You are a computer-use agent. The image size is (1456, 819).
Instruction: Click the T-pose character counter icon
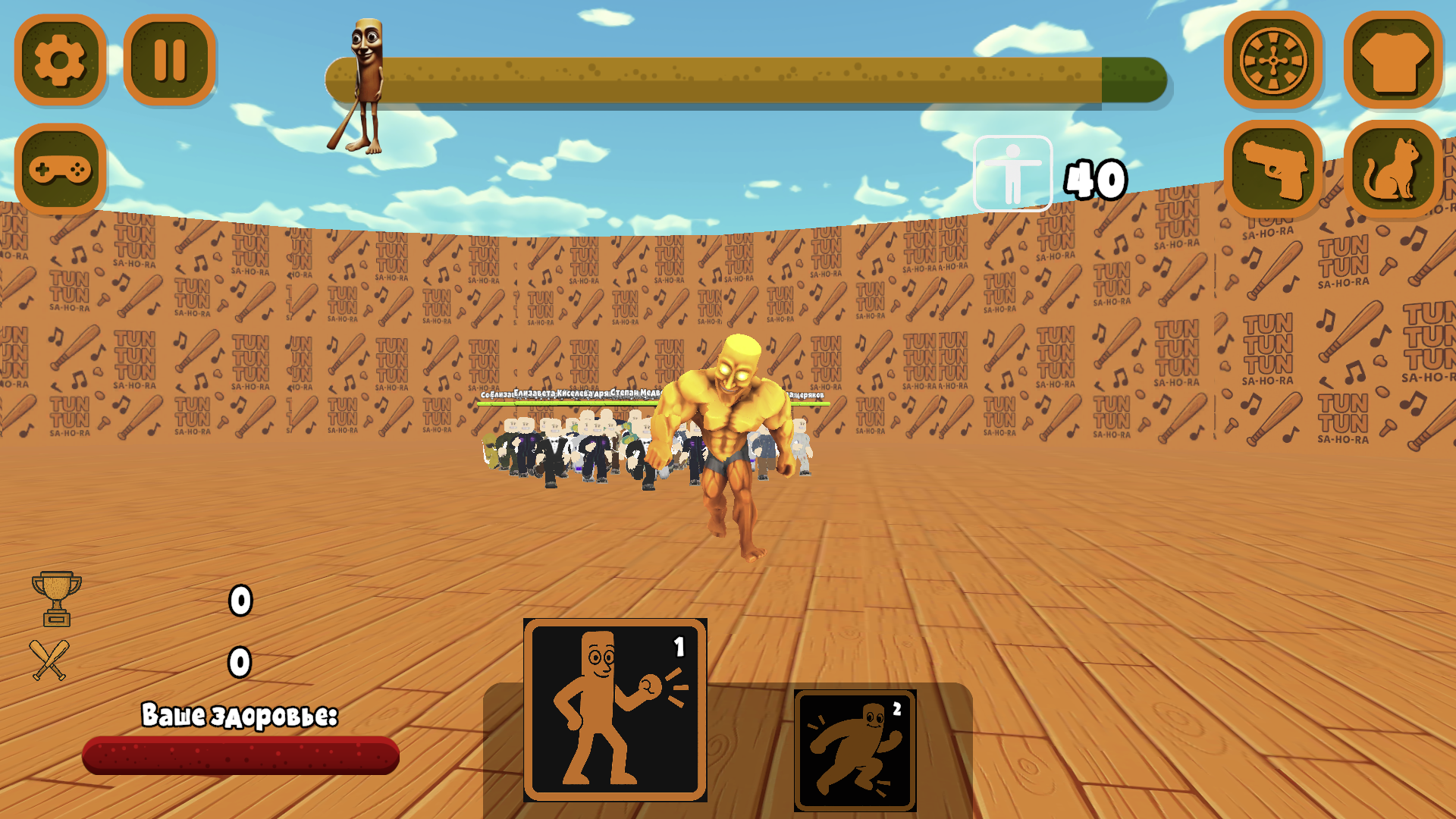[1012, 171]
